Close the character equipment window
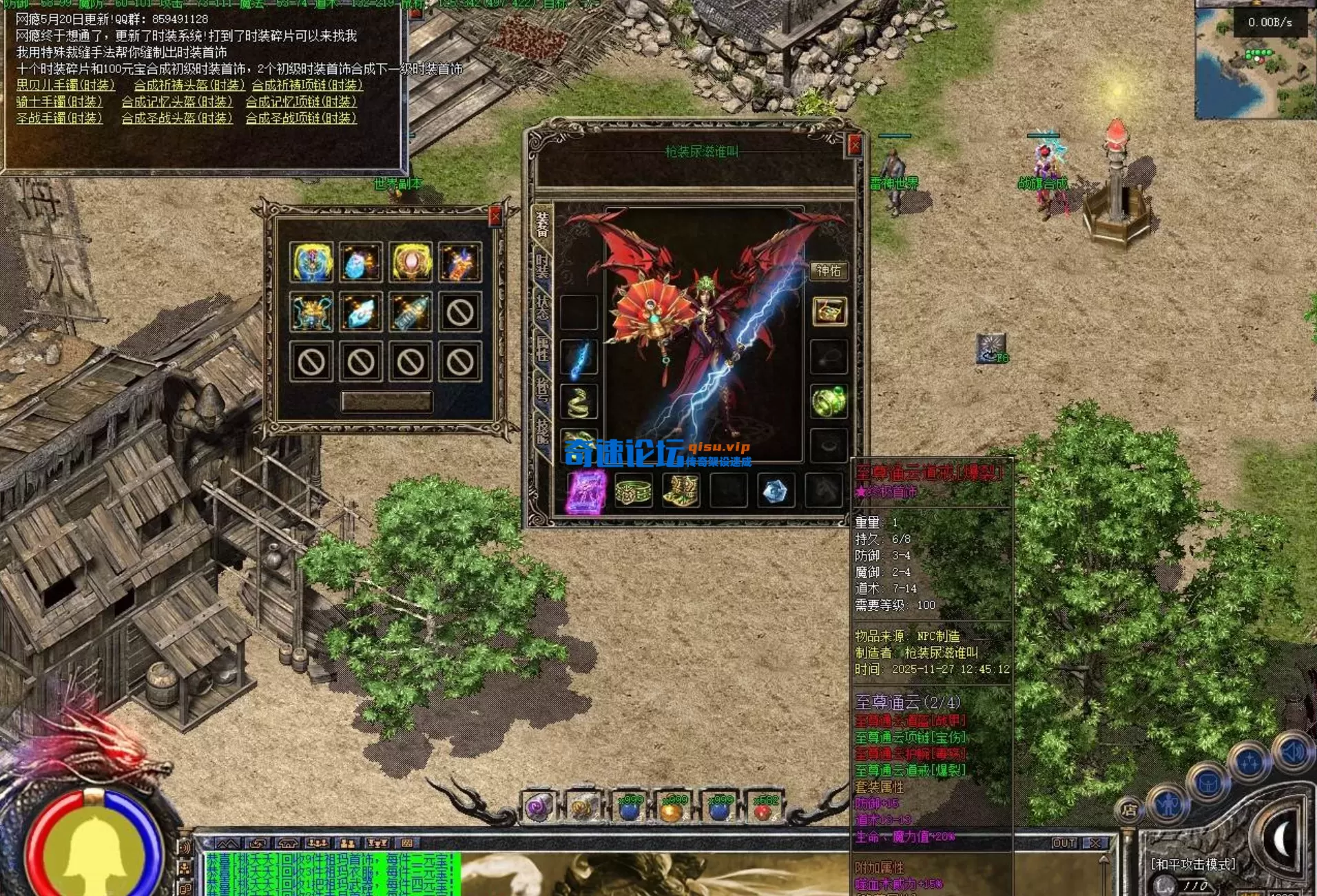The height and width of the screenshot is (896, 1317). [x=854, y=145]
